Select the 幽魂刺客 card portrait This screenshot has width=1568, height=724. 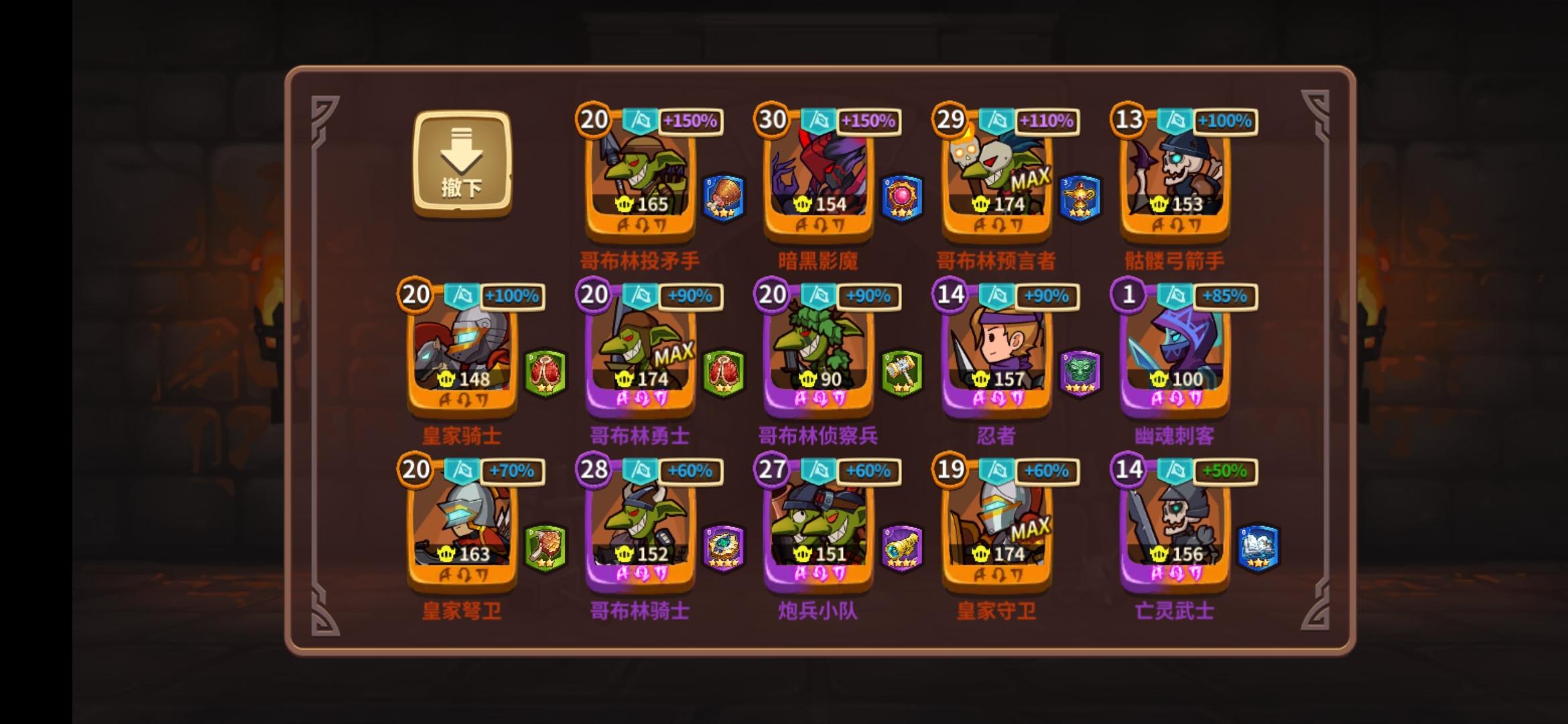click(1174, 349)
